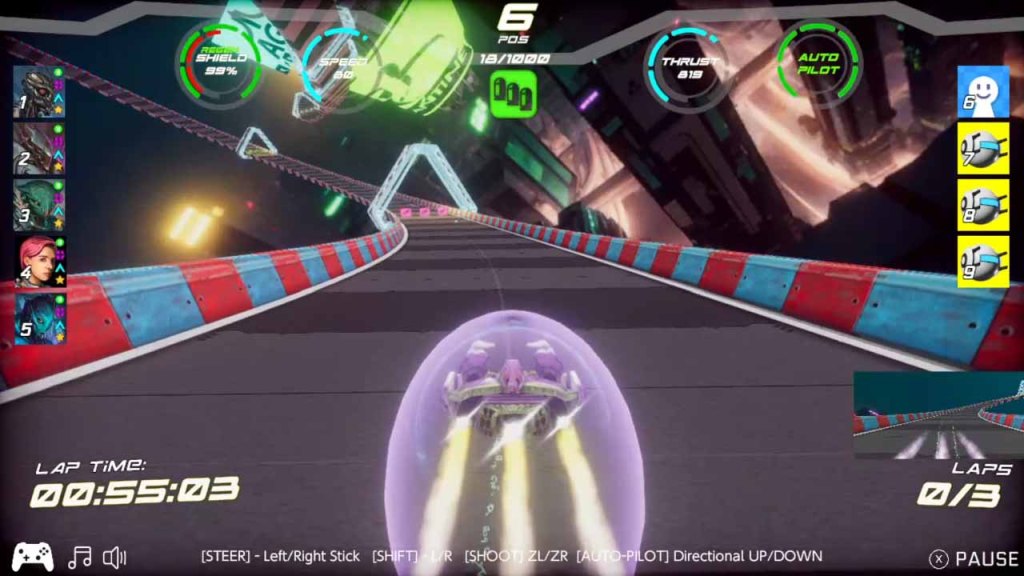Pick the pink-haired racer portrait
Image resolution: width=1024 pixels, height=576 pixels.
pyautogui.click(x=40, y=262)
